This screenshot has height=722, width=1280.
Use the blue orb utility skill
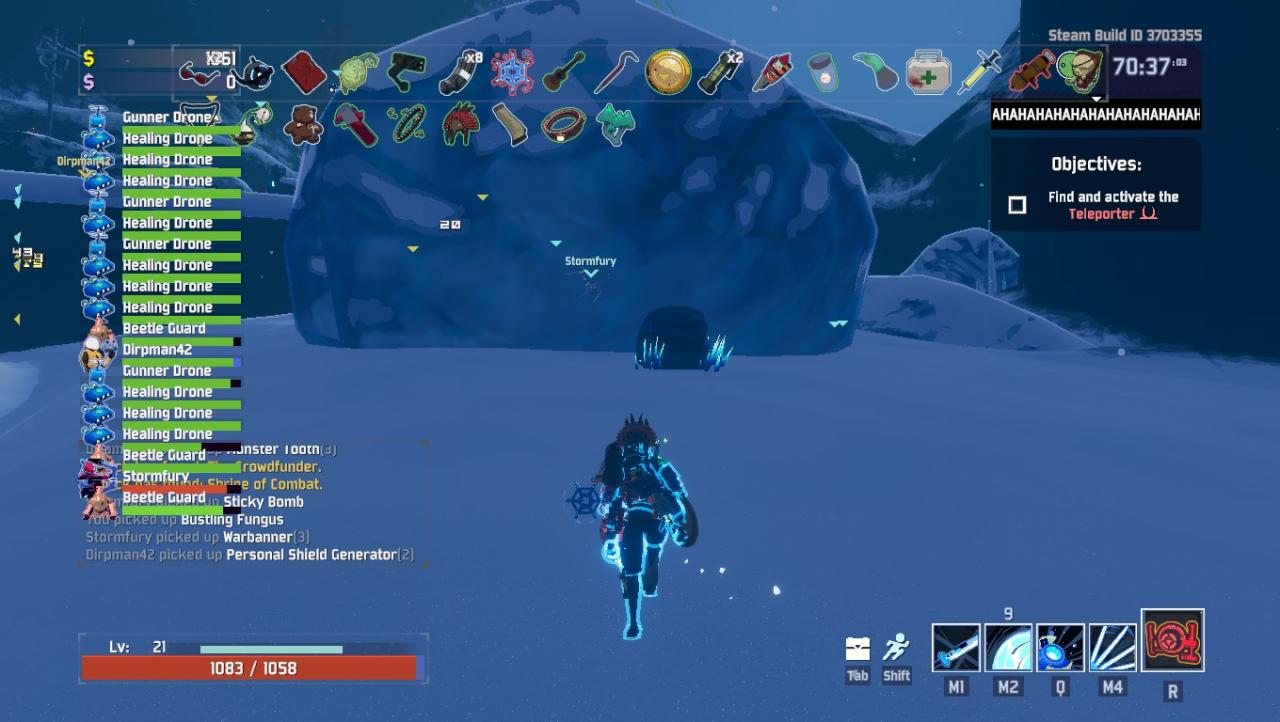(1060, 648)
